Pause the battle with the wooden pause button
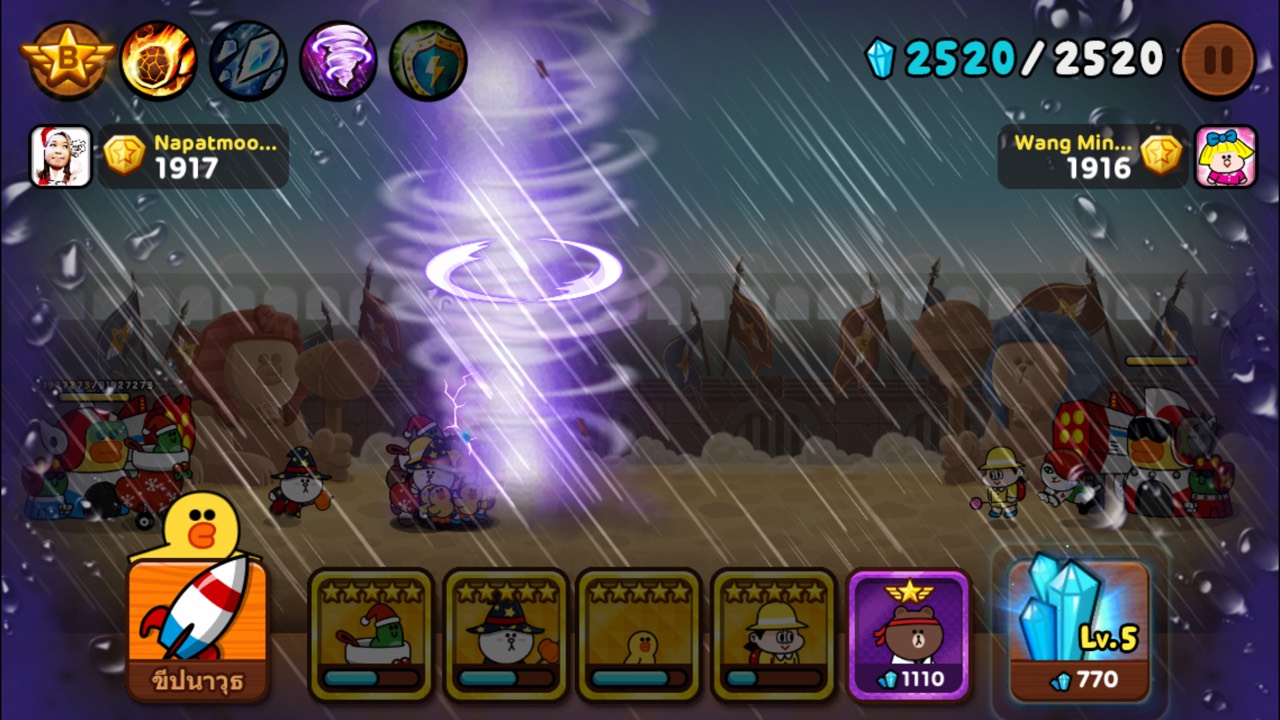The width and height of the screenshot is (1280, 720). 1217,59
